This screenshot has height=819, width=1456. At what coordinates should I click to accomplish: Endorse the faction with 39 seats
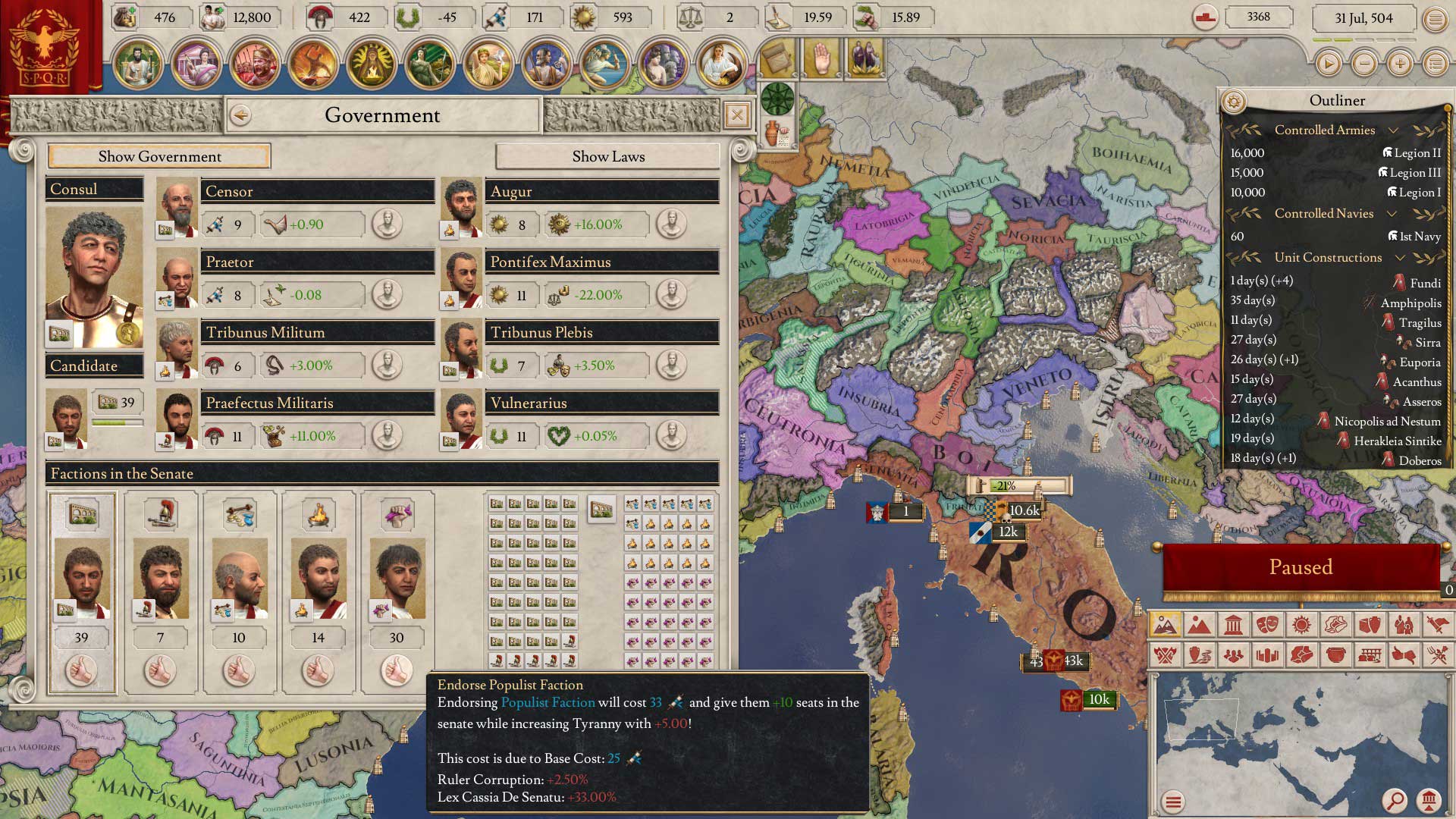(81, 670)
